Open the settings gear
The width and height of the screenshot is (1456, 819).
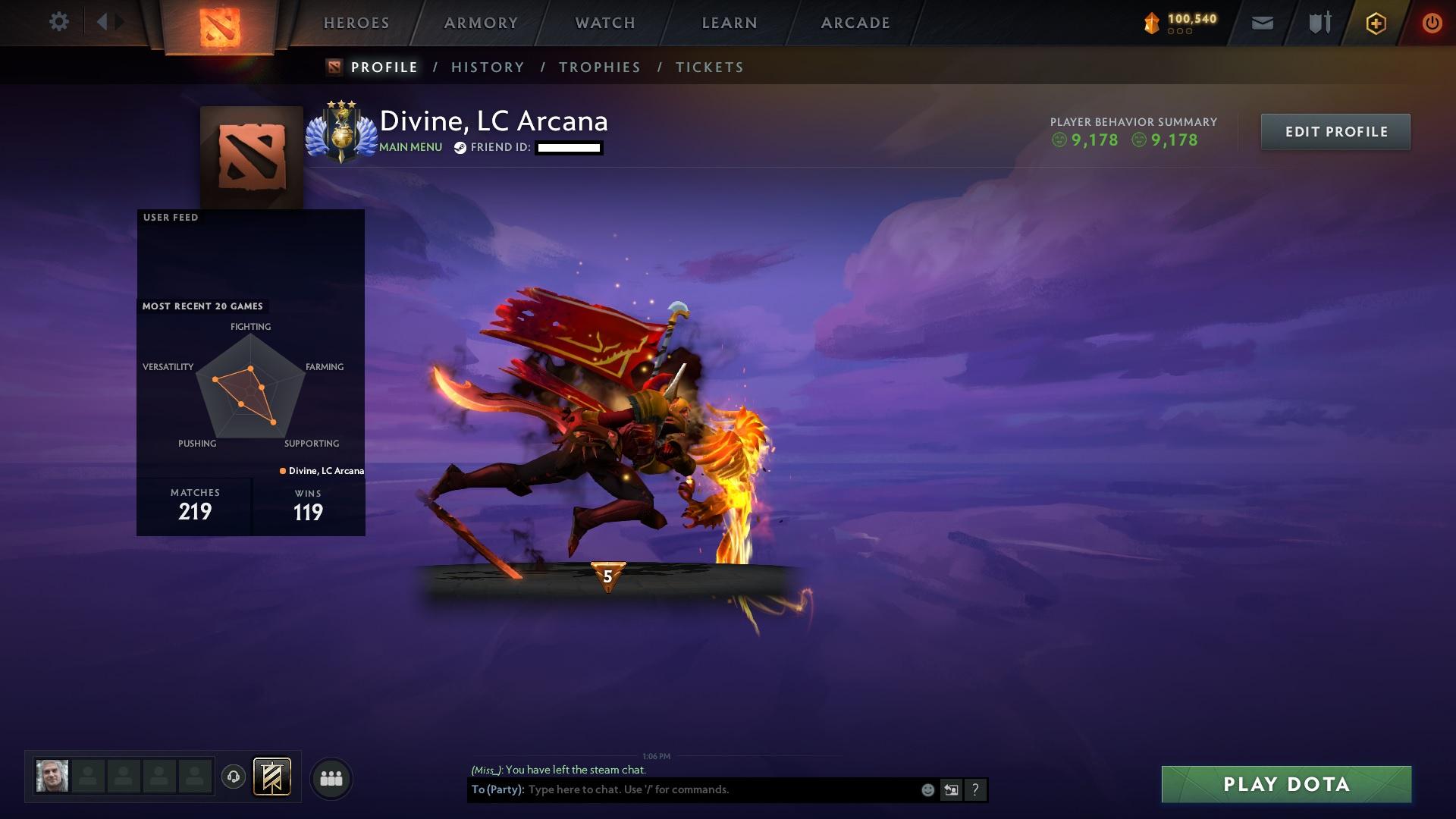pos(59,22)
